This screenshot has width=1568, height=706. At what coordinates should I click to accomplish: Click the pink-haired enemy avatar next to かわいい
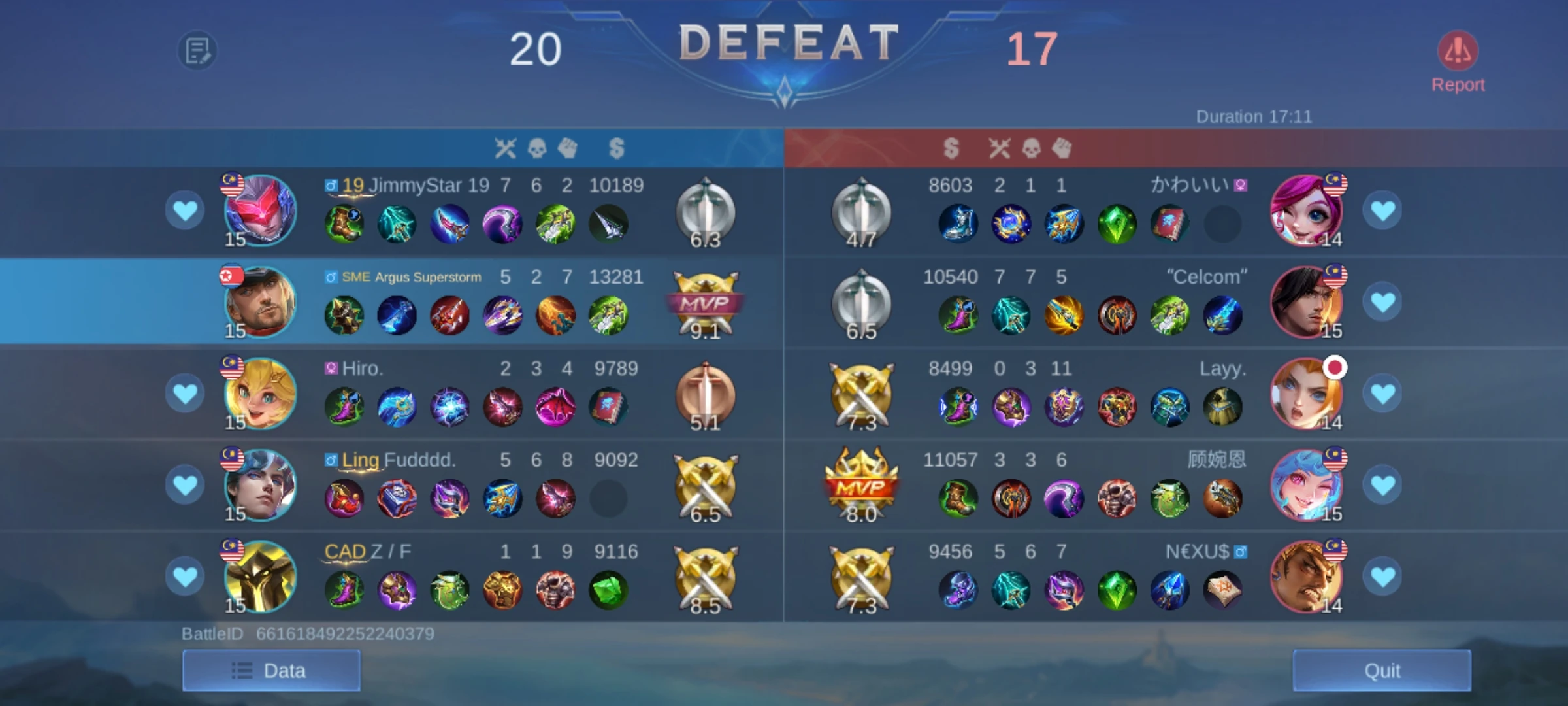click(x=1307, y=210)
